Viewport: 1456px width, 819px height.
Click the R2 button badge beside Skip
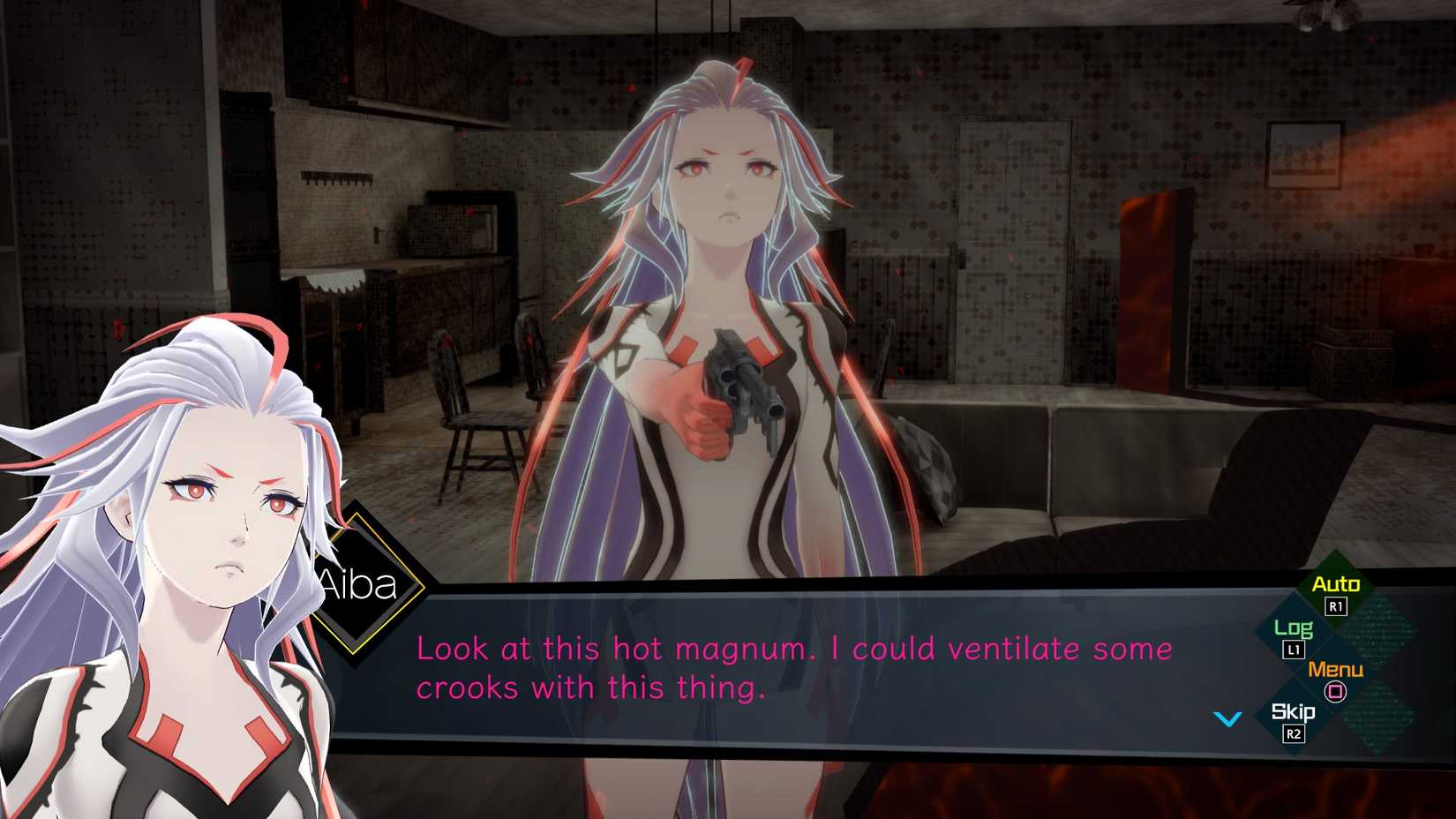pyautogui.click(x=1294, y=734)
